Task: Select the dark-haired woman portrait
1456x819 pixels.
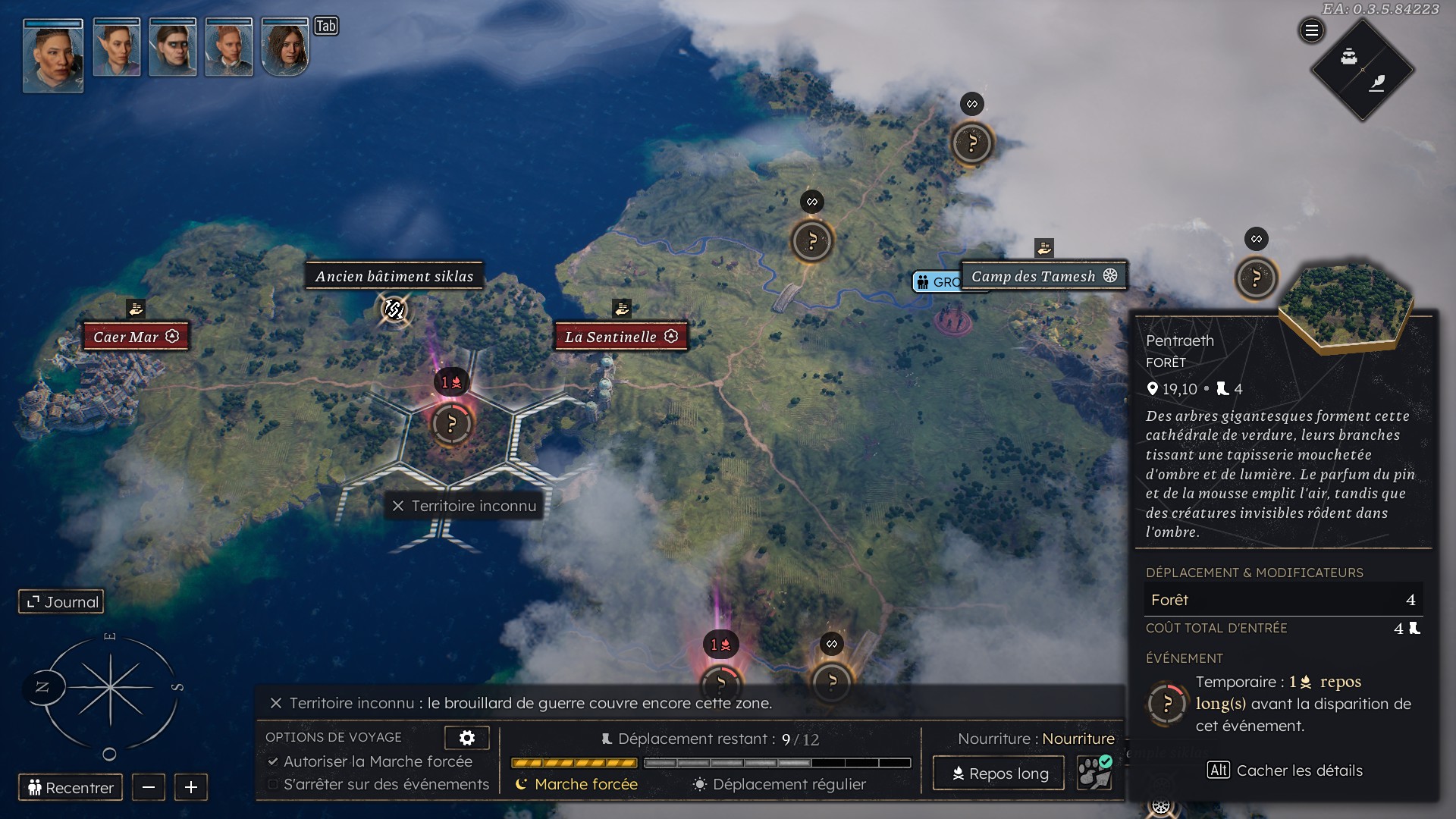Action: coord(285,48)
